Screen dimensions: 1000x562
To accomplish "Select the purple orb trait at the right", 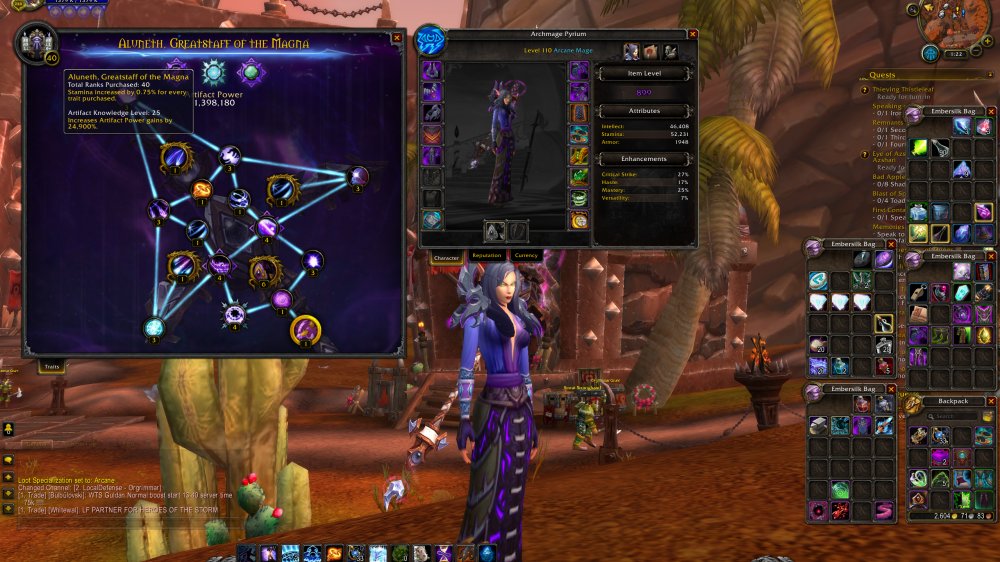I will (358, 177).
